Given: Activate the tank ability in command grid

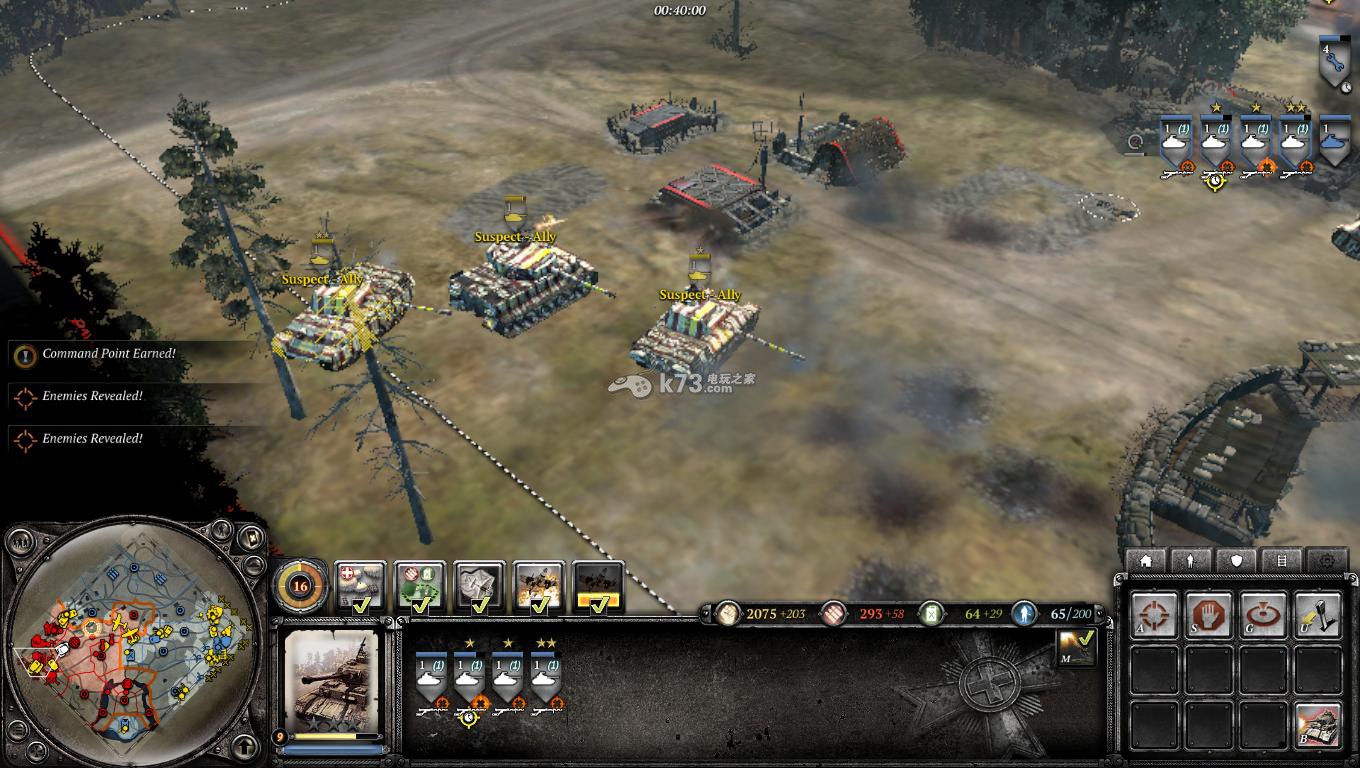Looking at the screenshot, I should [x=1317, y=723].
